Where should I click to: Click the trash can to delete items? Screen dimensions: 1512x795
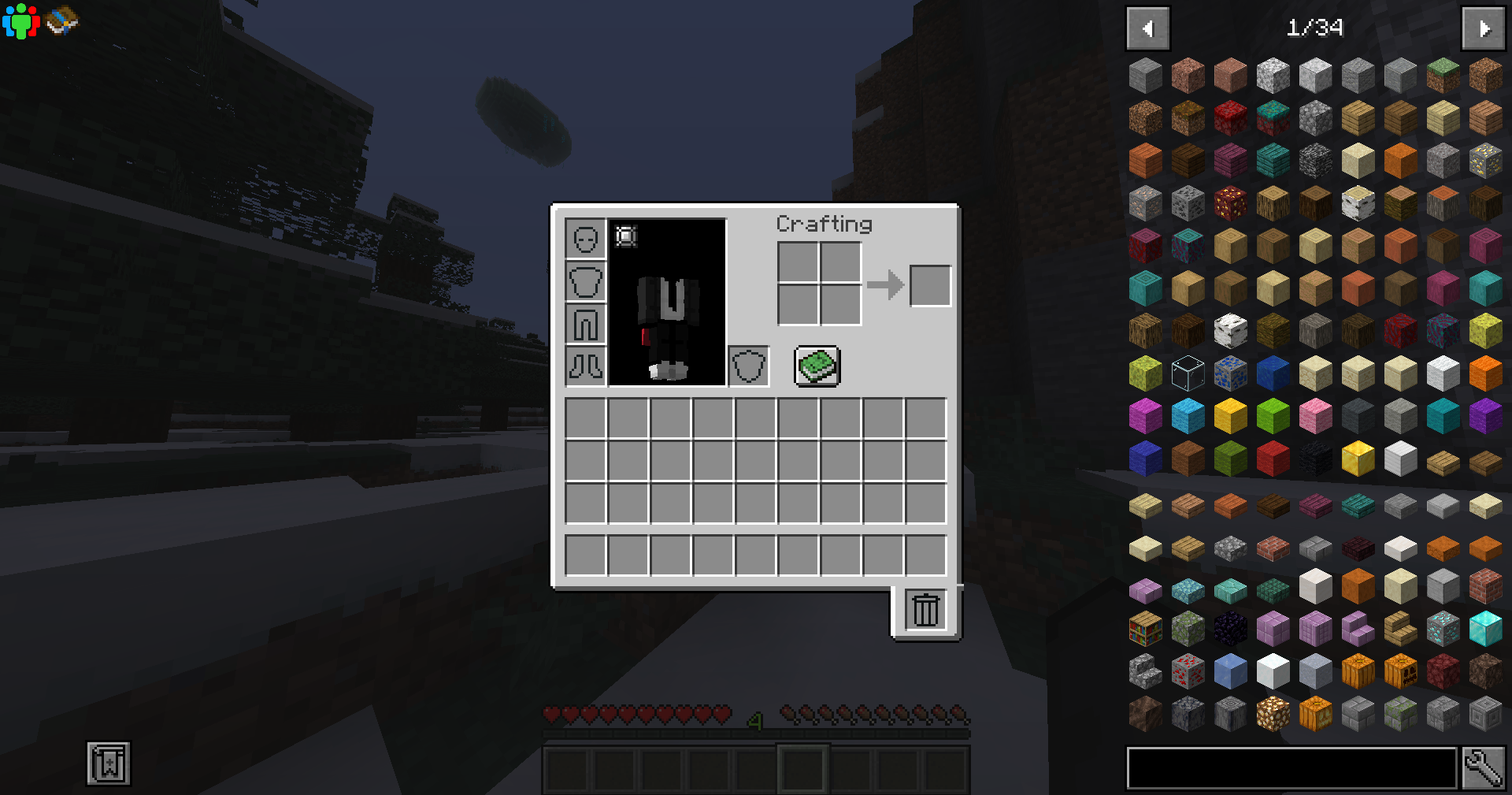click(925, 608)
